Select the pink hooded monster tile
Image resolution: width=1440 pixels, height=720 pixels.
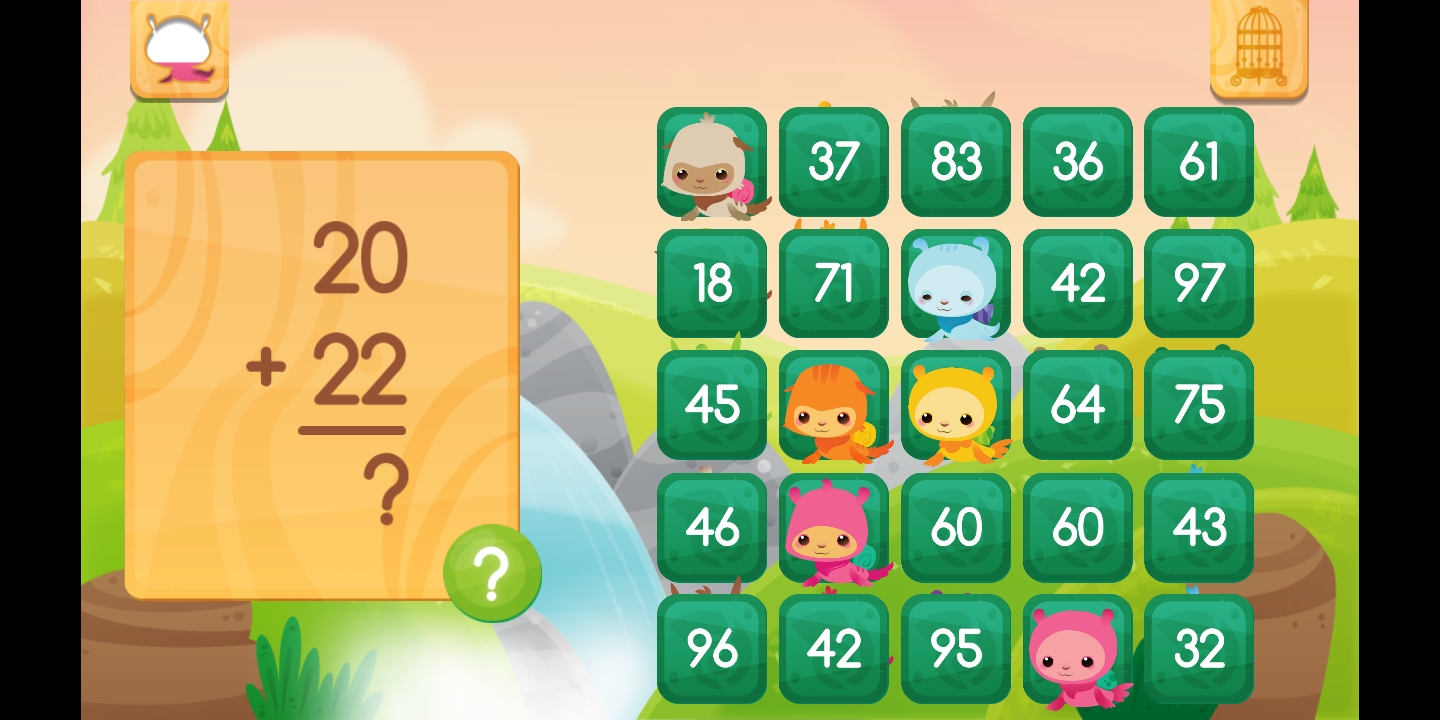(x=833, y=527)
